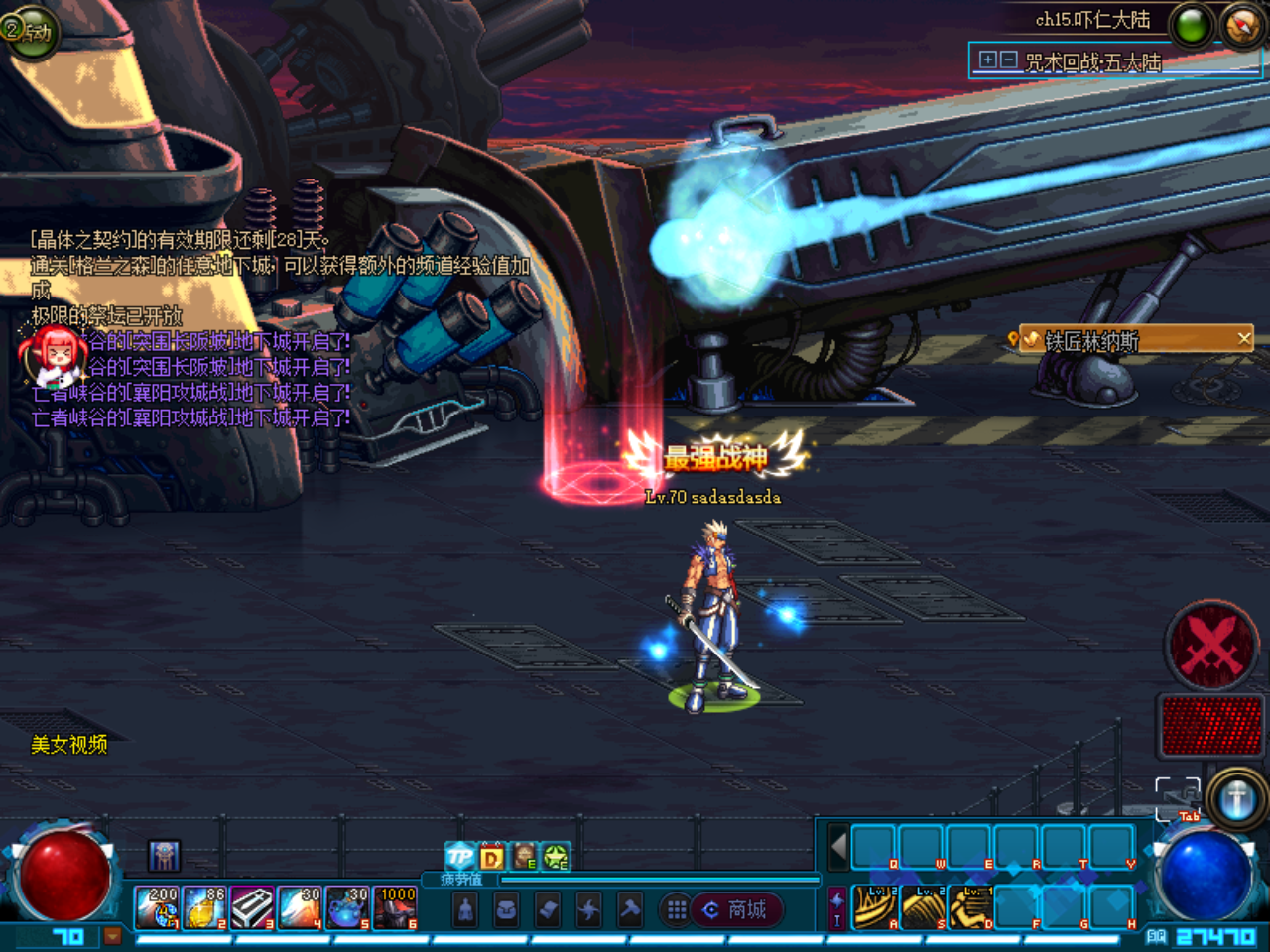Click the hammer crafting icon in menu bar
Image resolution: width=1270 pixels, height=952 pixels.
pos(629,910)
